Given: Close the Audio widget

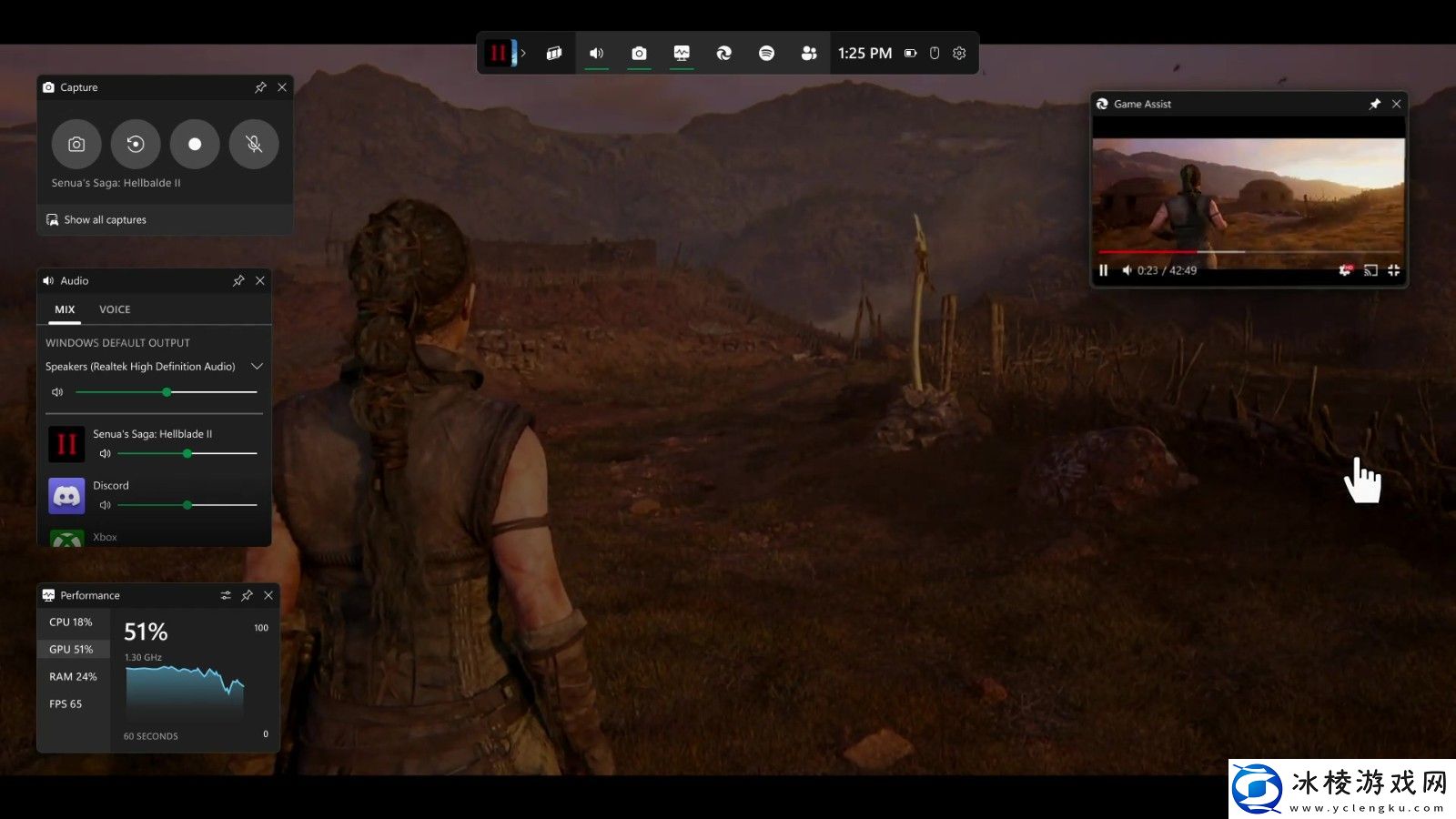Looking at the screenshot, I should pos(260,281).
